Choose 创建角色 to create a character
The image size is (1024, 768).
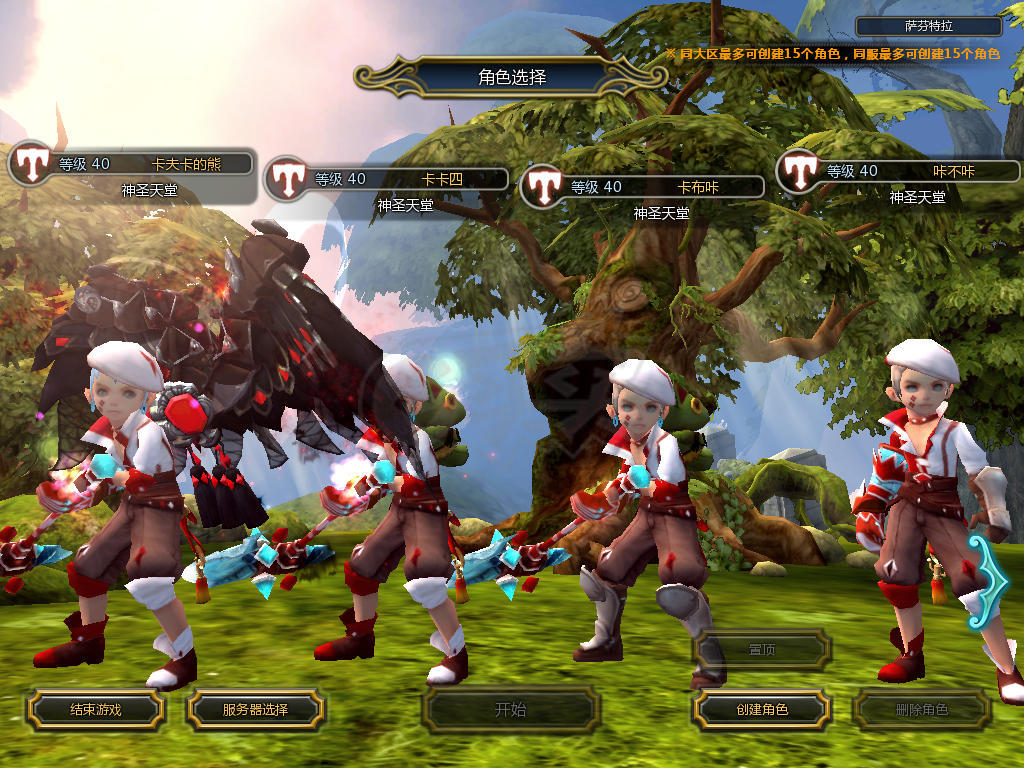(762, 710)
